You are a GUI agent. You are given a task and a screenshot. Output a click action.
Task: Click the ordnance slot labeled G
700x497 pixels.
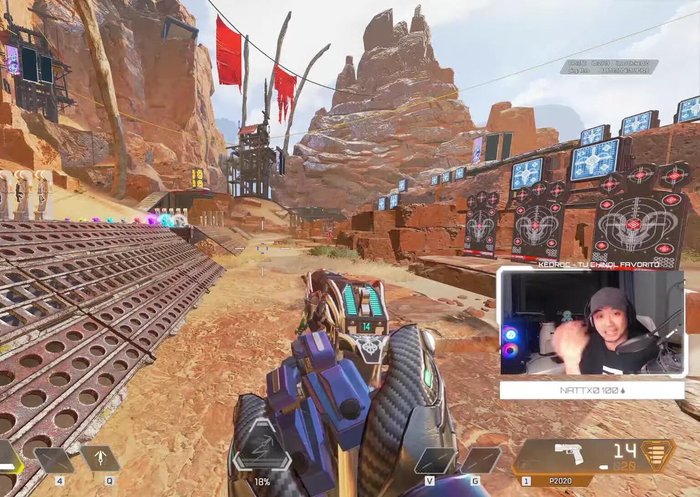coord(481,460)
